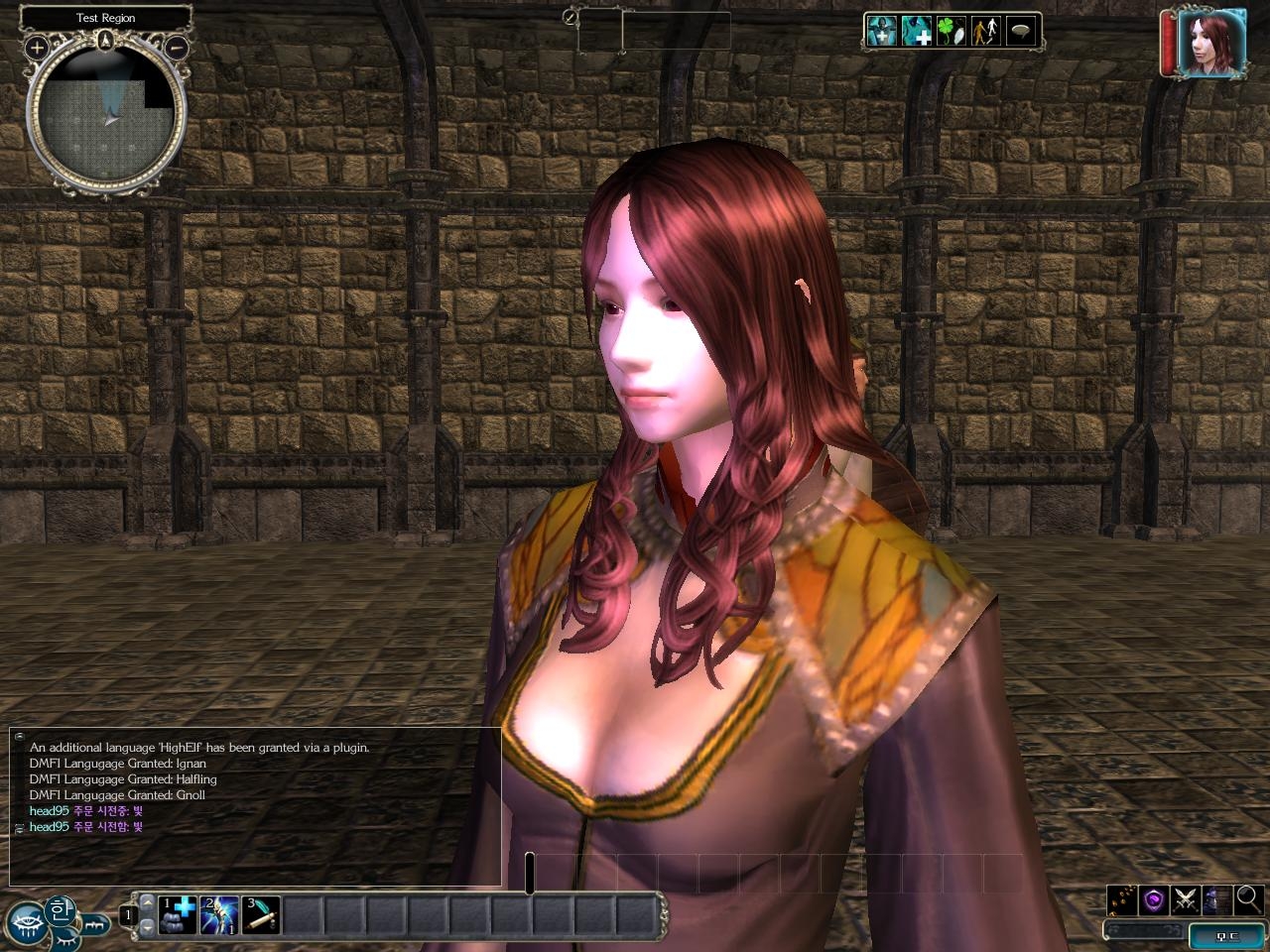Open the walking figures icon
The height and width of the screenshot is (952, 1270).
pos(984,31)
